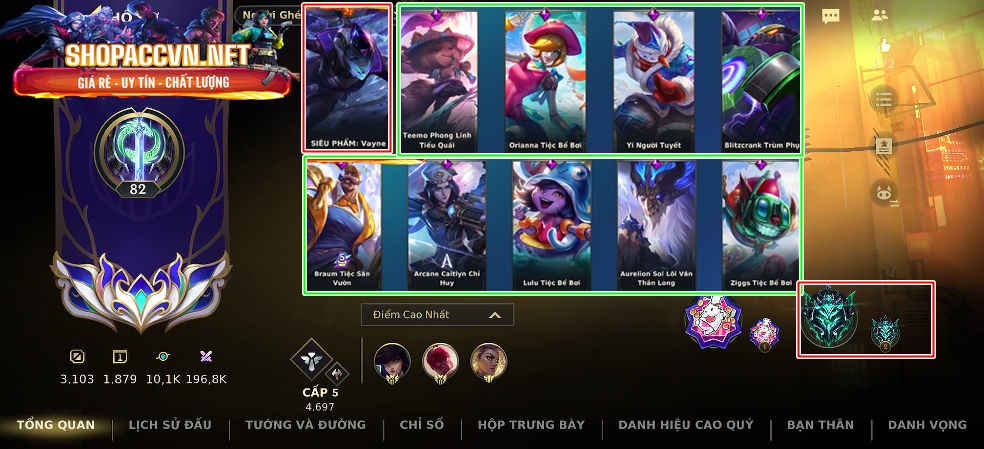The width and height of the screenshot is (984, 449).
Task: Show the Danh Vọng tab
Action: [x=927, y=425]
